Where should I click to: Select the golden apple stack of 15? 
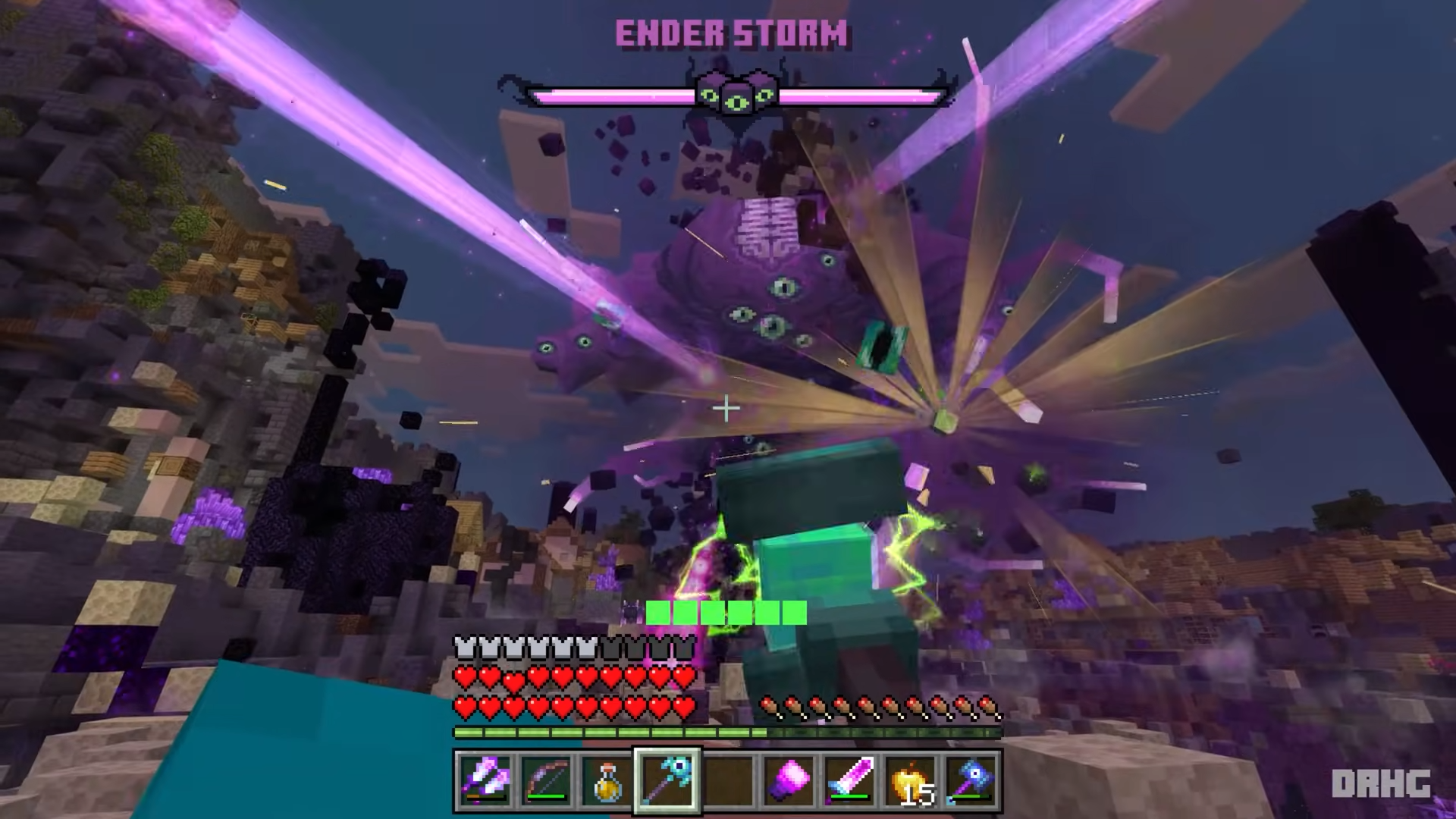click(x=910, y=780)
